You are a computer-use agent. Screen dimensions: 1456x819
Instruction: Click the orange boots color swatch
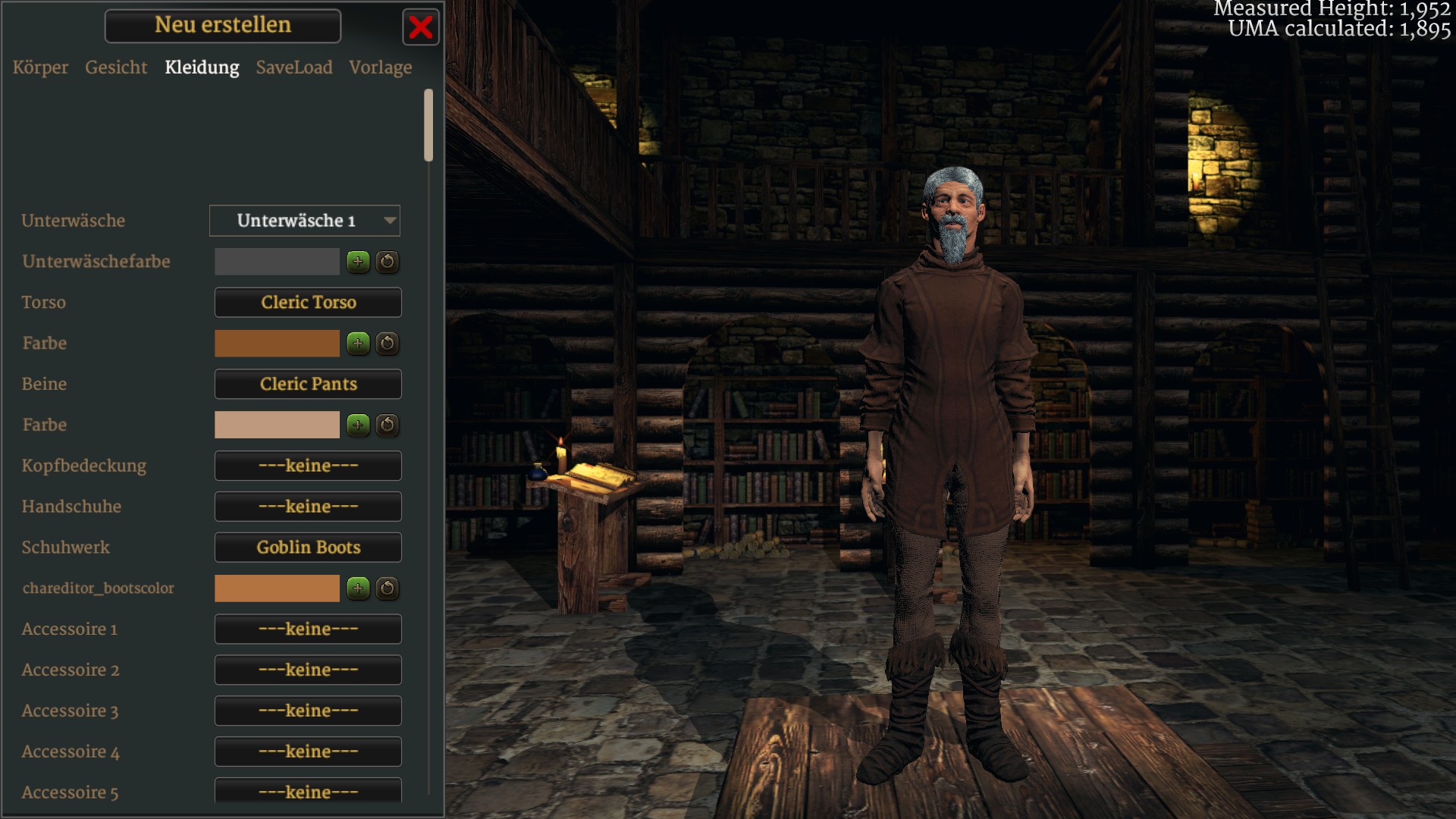click(277, 588)
